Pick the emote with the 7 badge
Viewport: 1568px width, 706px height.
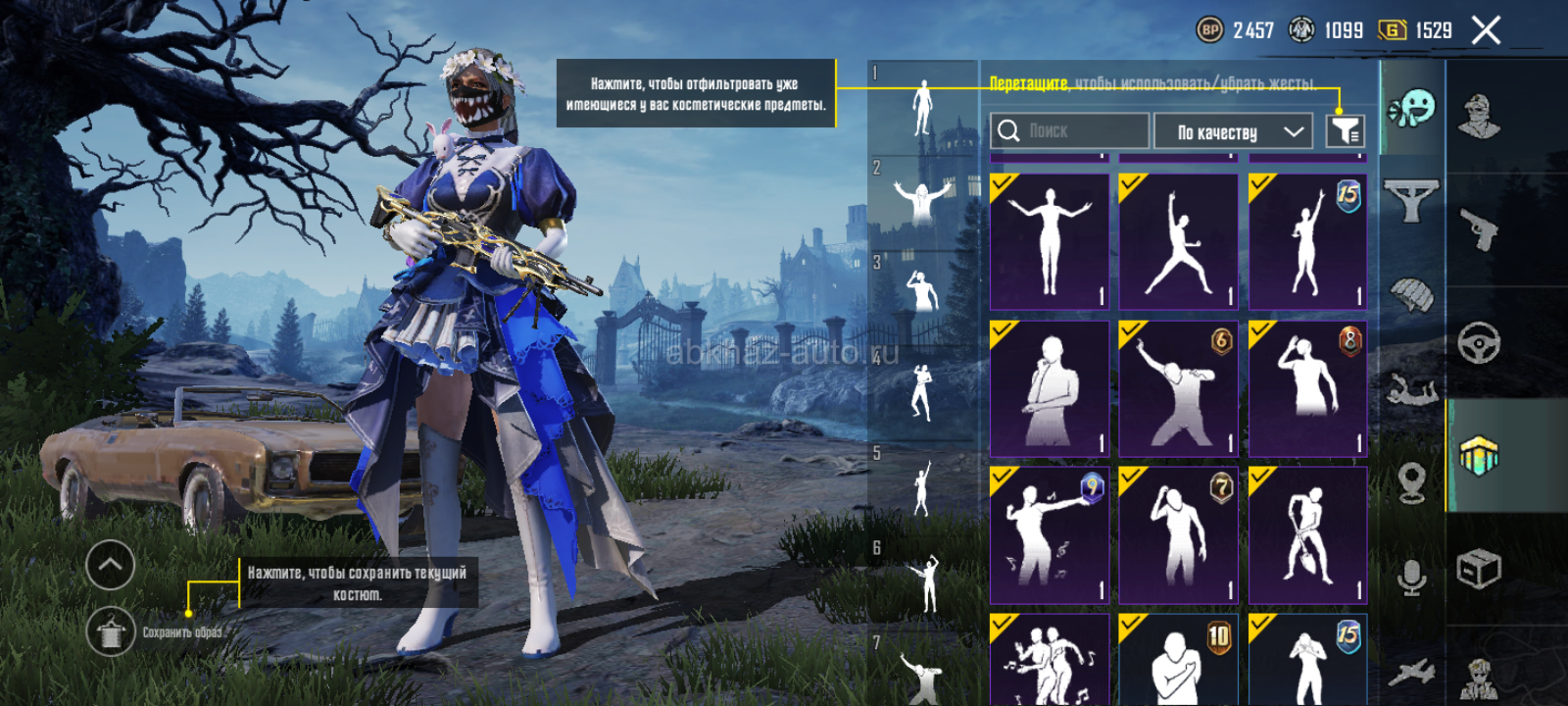(1178, 535)
